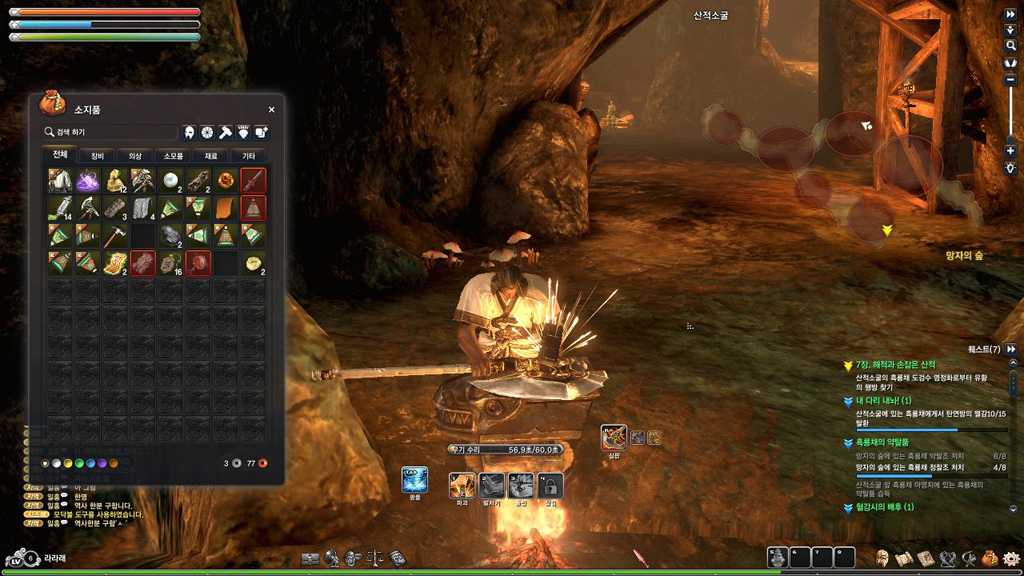
Task: Open the 의상 tab
Action: point(135,156)
